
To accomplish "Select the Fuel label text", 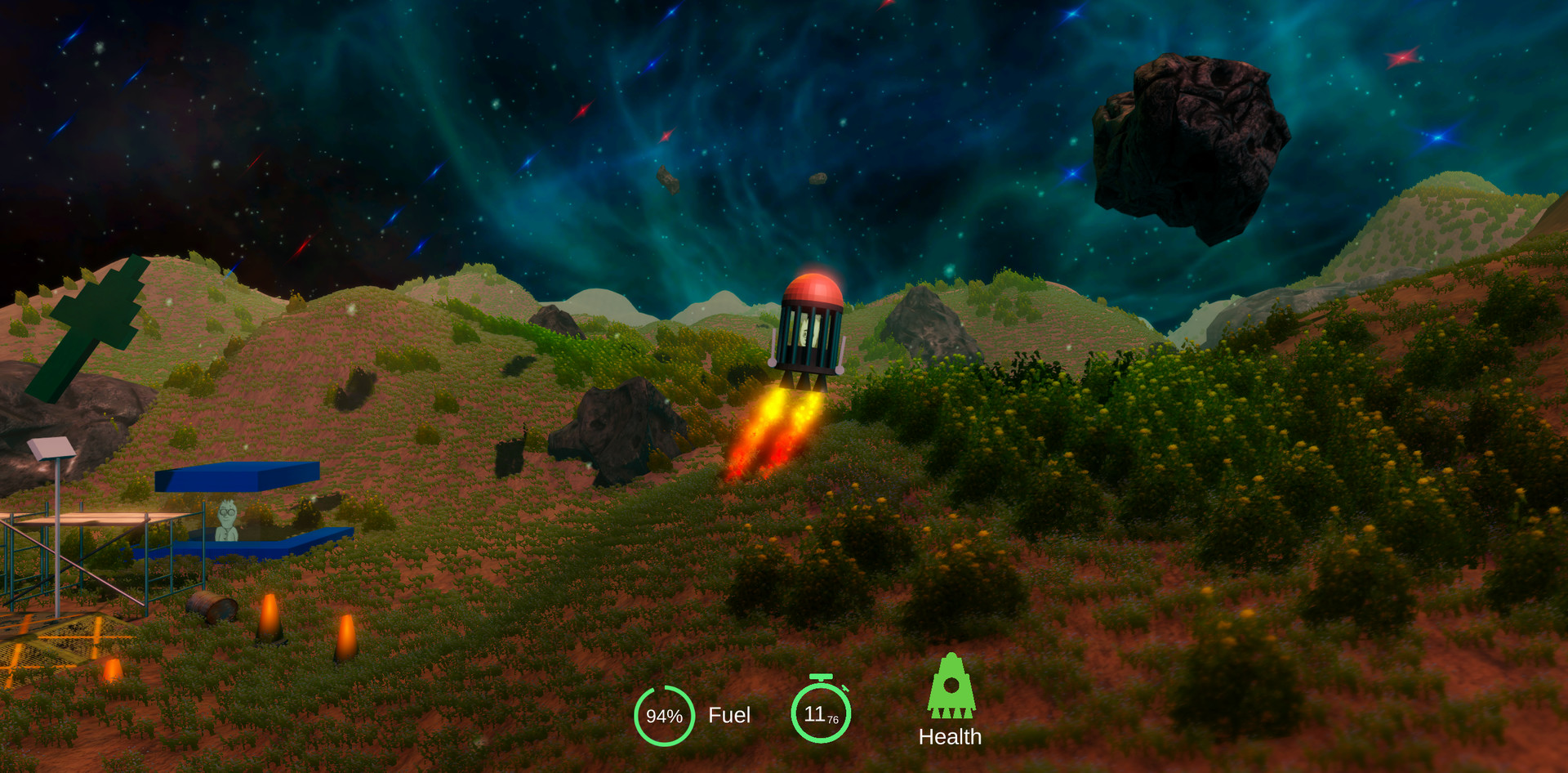I will (x=729, y=716).
